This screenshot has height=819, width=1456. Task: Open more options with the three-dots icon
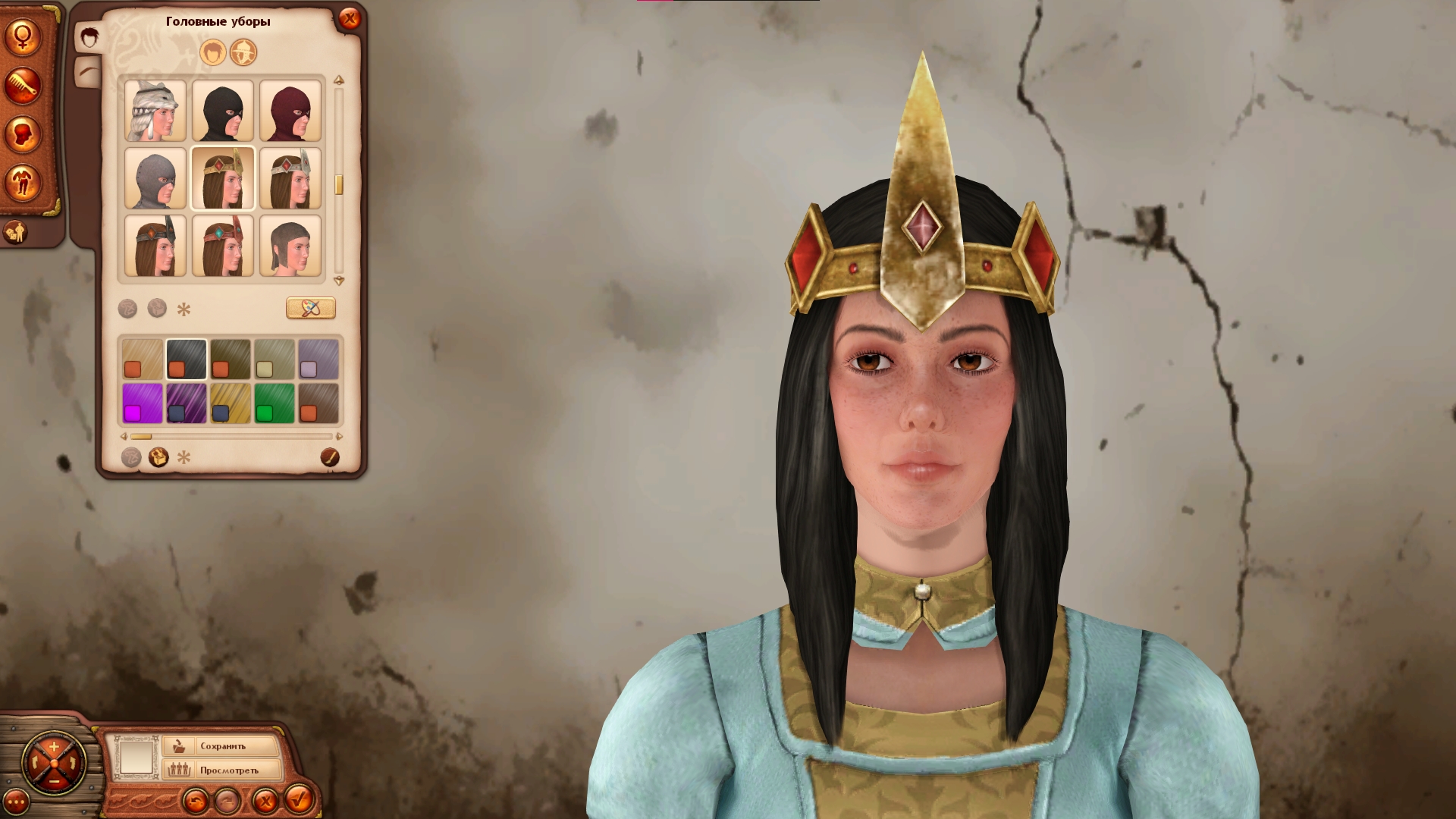click(16, 802)
